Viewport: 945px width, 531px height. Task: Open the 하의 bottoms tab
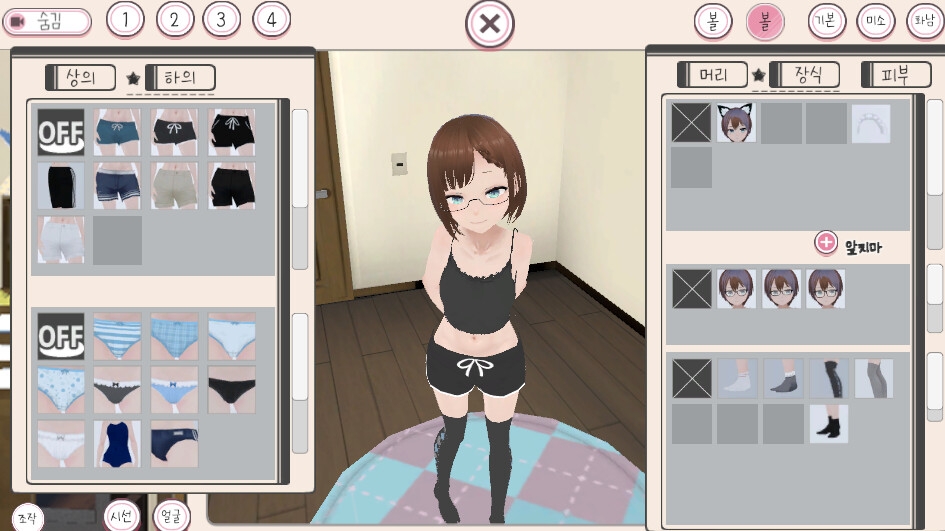coord(181,77)
